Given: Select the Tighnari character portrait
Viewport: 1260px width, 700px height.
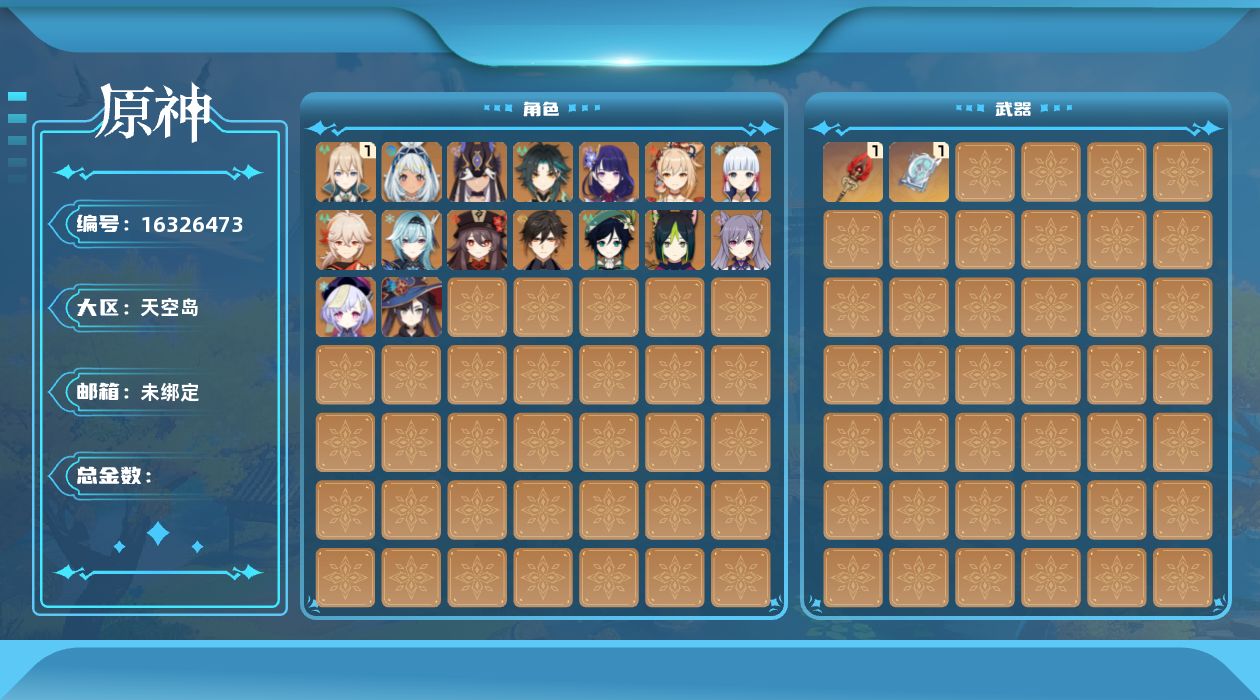Looking at the screenshot, I should (x=675, y=240).
